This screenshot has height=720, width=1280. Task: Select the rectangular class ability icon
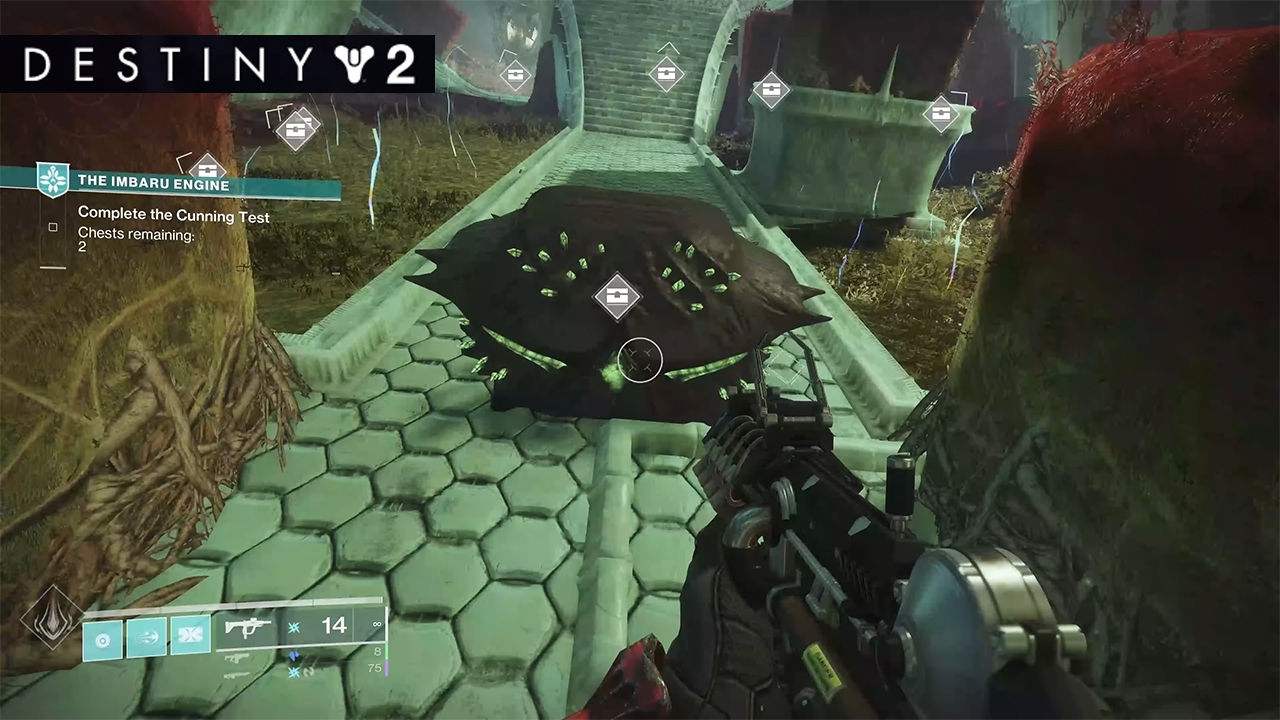point(189,637)
